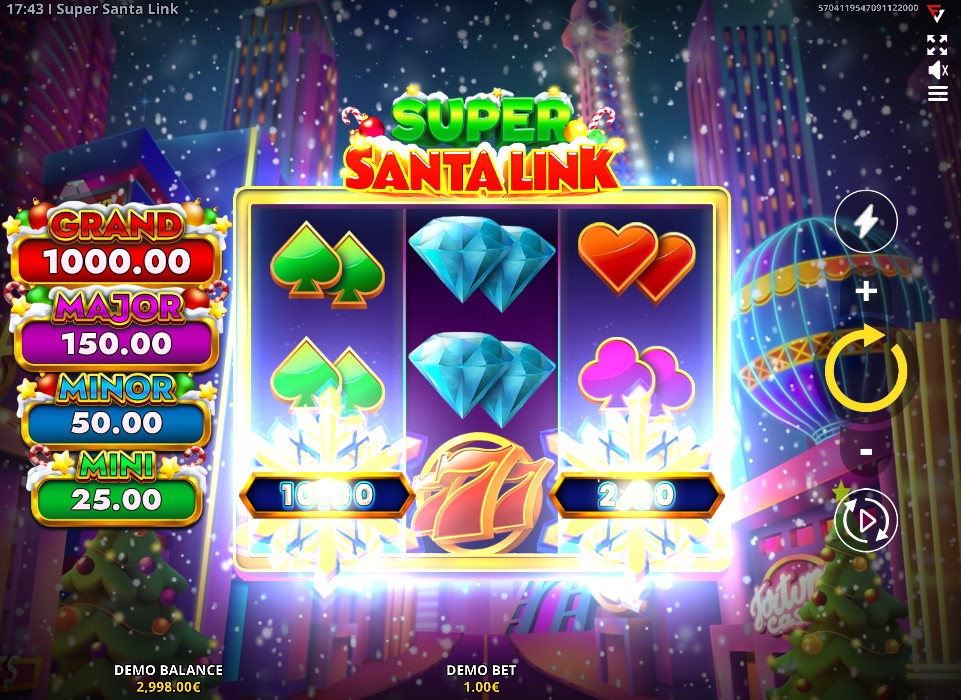Start autoplay with the circular play button

866,520
